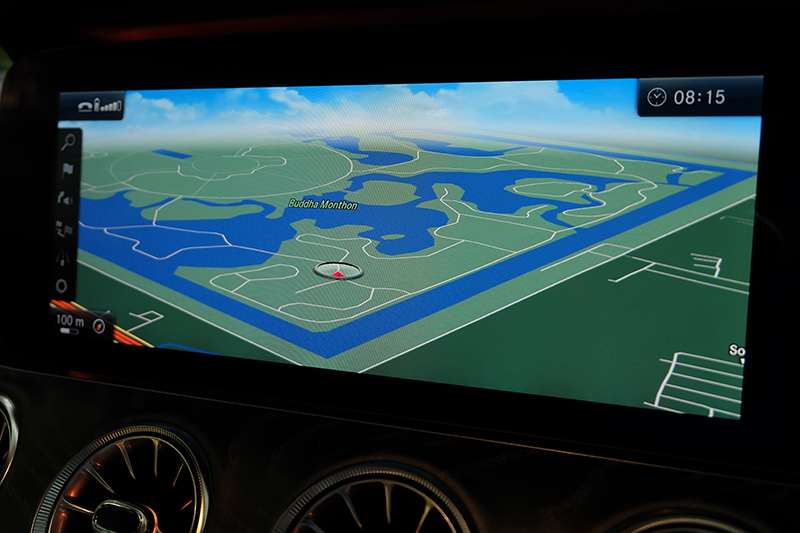
Task: Toggle the route guidance voice icon
Action: click(x=66, y=198)
